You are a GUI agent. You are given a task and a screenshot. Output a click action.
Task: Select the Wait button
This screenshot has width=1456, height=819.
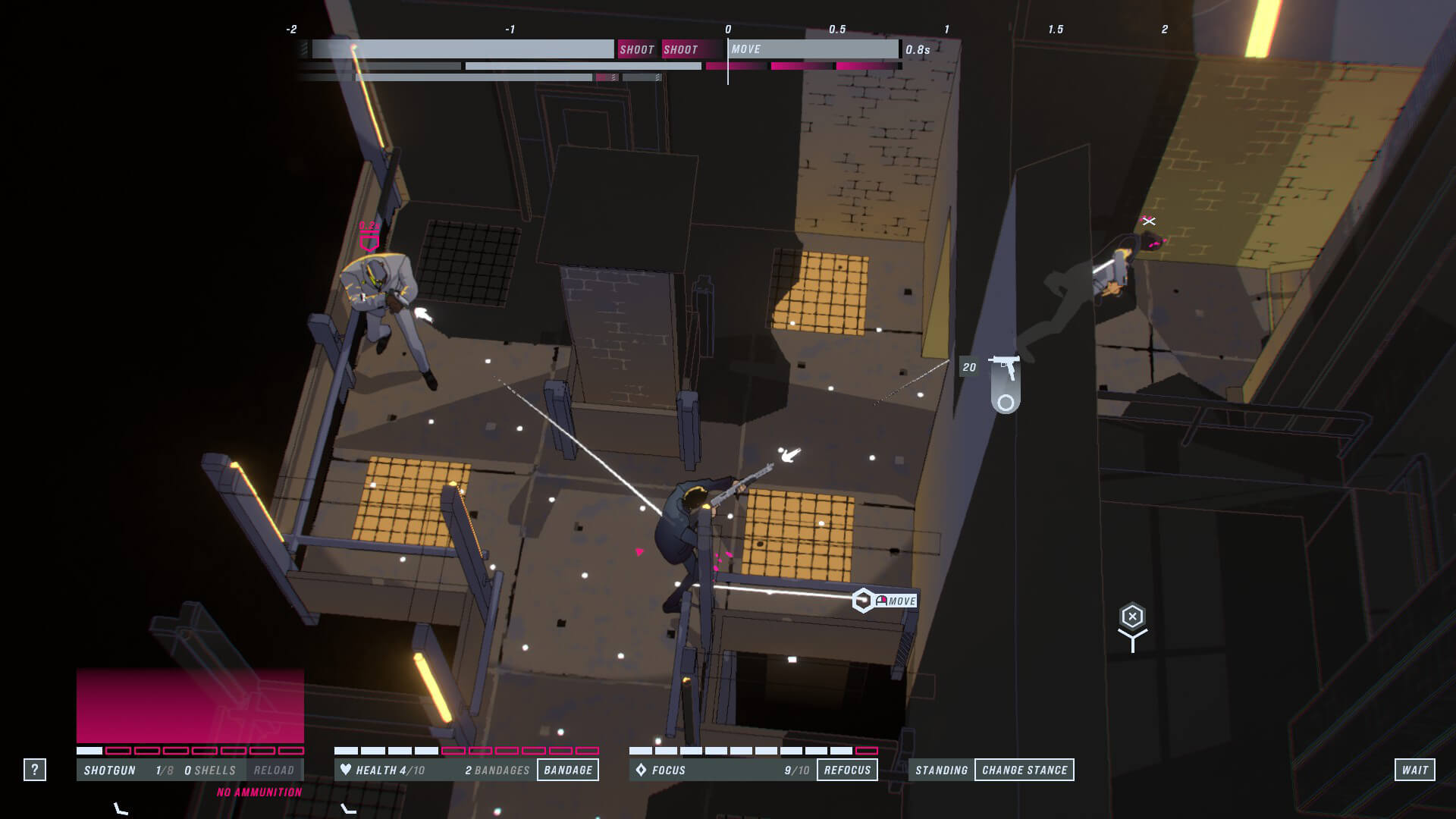pyautogui.click(x=1414, y=770)
